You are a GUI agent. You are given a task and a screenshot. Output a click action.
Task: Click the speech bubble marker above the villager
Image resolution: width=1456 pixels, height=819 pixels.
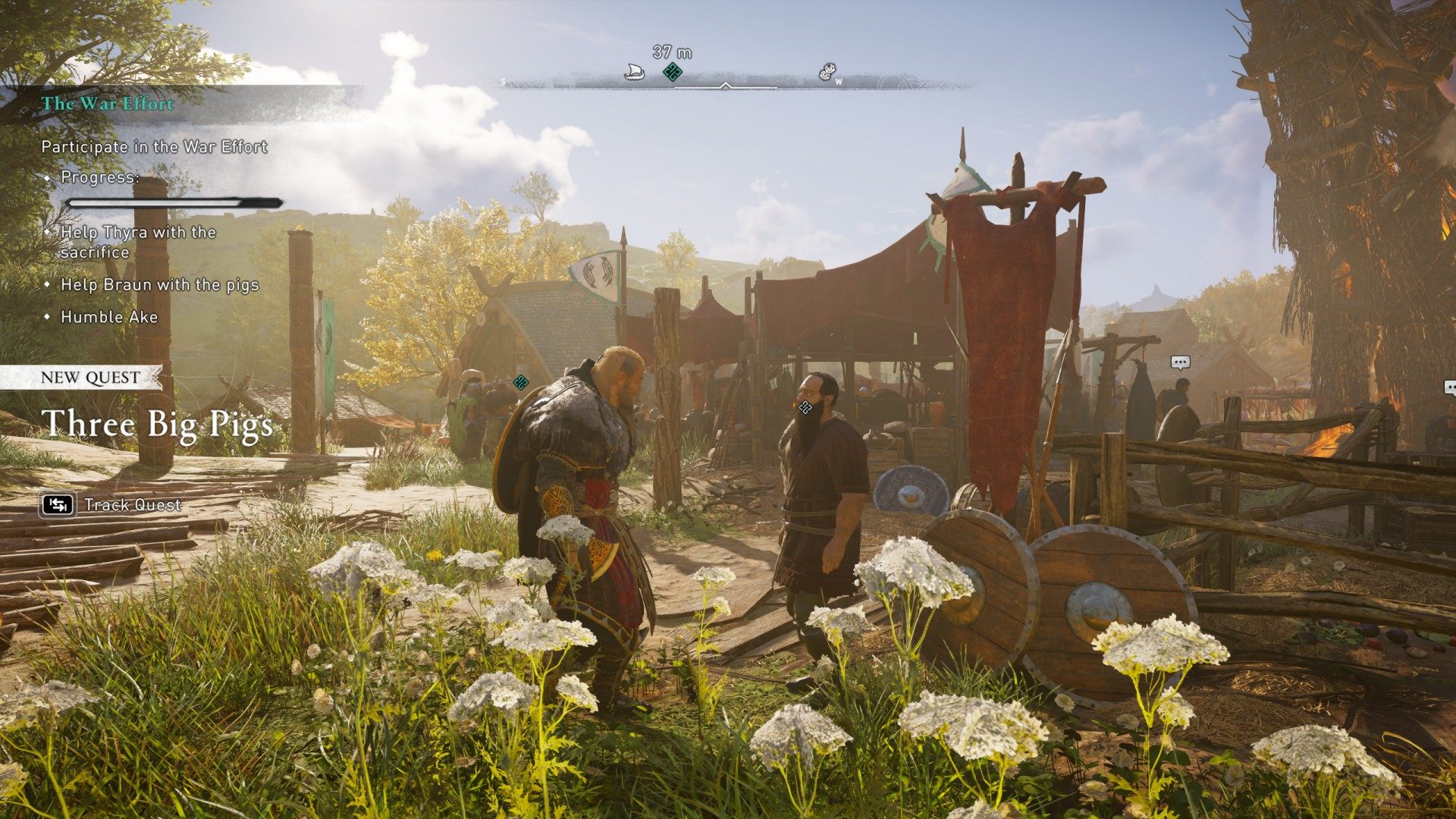click(1179, 362)
